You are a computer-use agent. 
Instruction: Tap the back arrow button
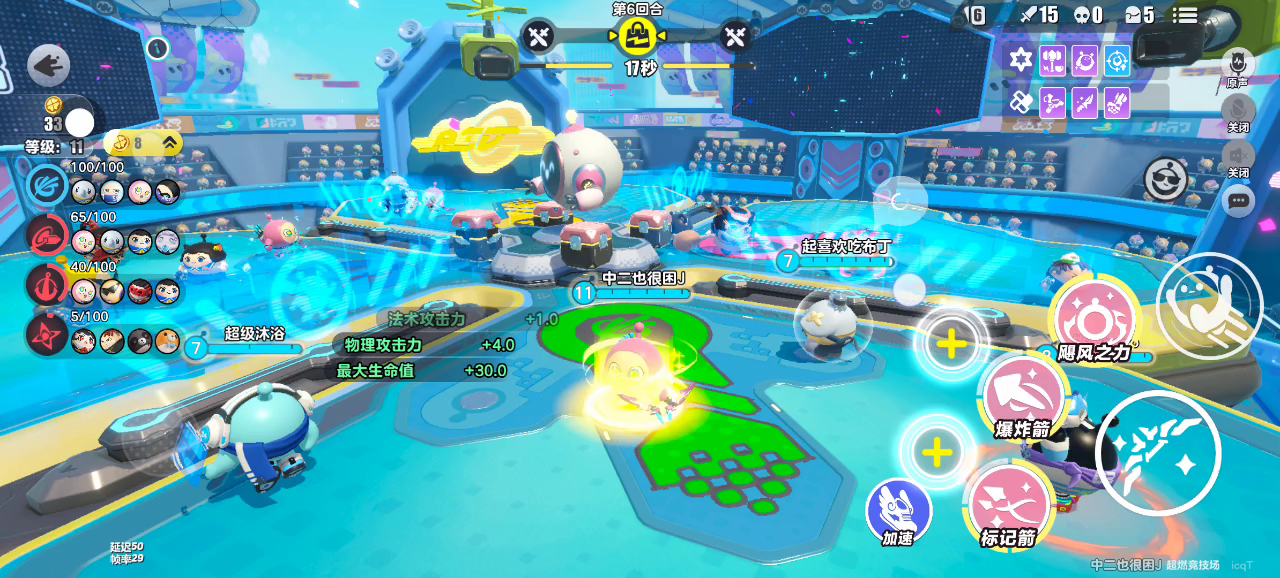48,66
